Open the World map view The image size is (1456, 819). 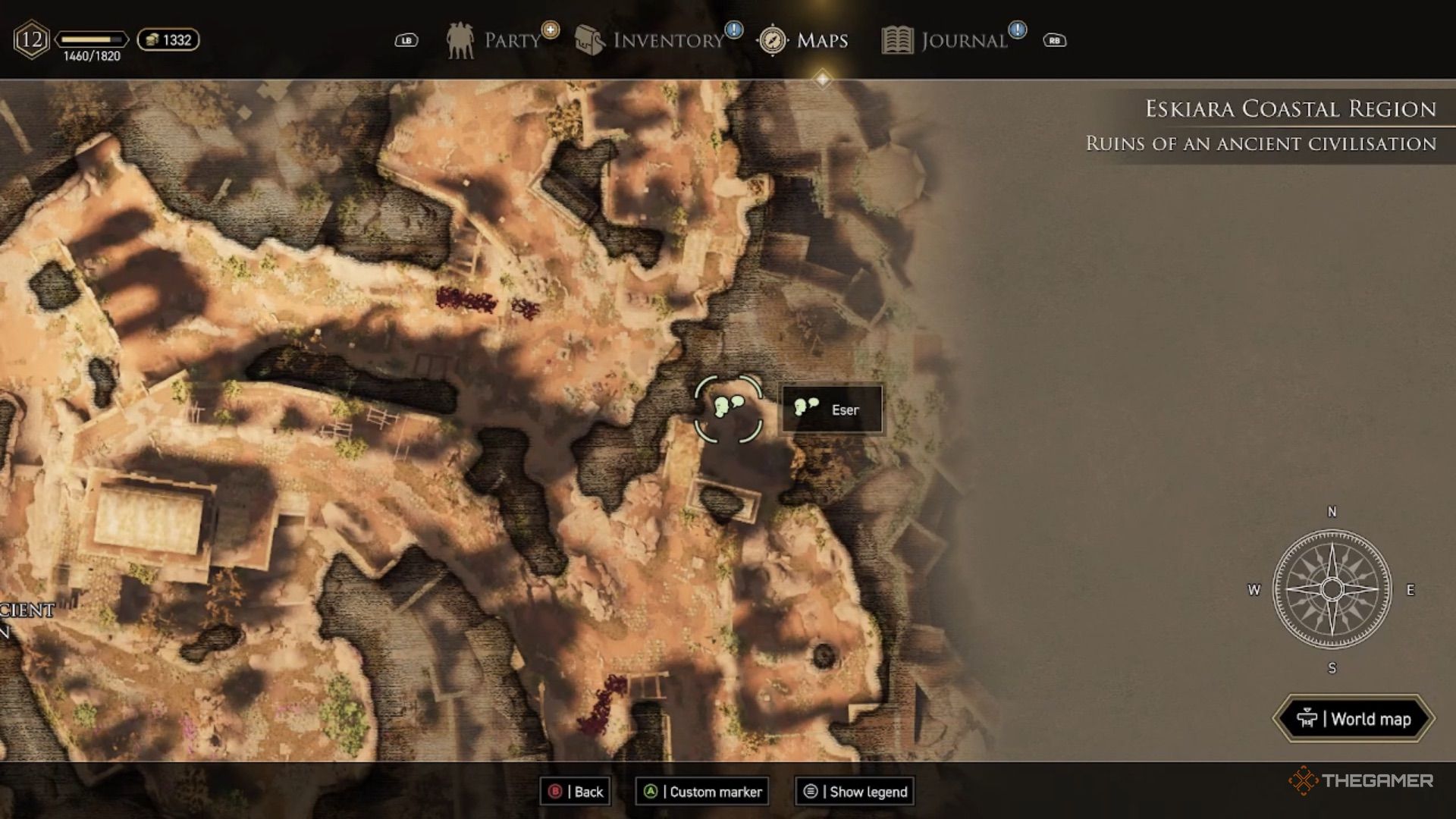[1354, 719]
